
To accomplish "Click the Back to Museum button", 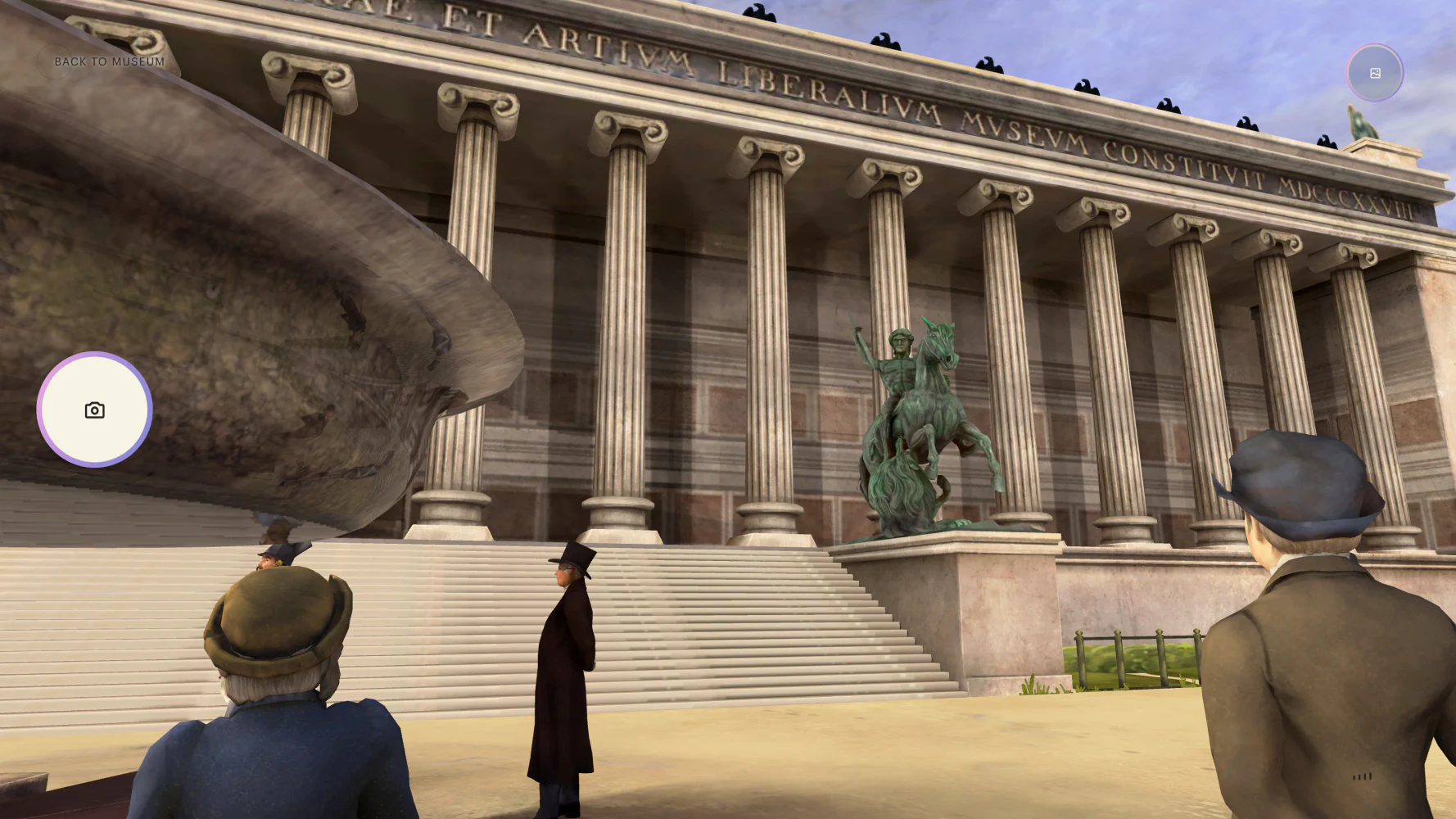I will coord(108,61).
